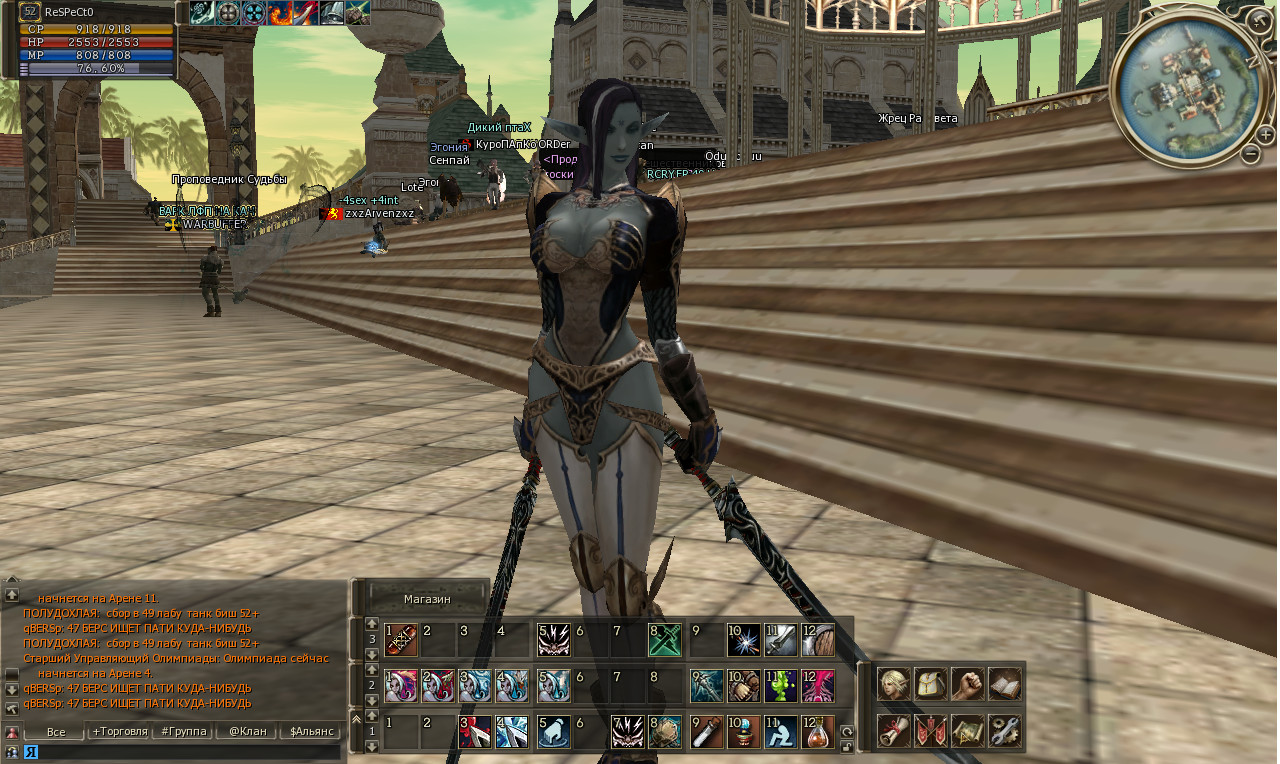Screen dimensions: 1280x764
Task: Show the $Альянс chat tab
Action: point(310,732)
